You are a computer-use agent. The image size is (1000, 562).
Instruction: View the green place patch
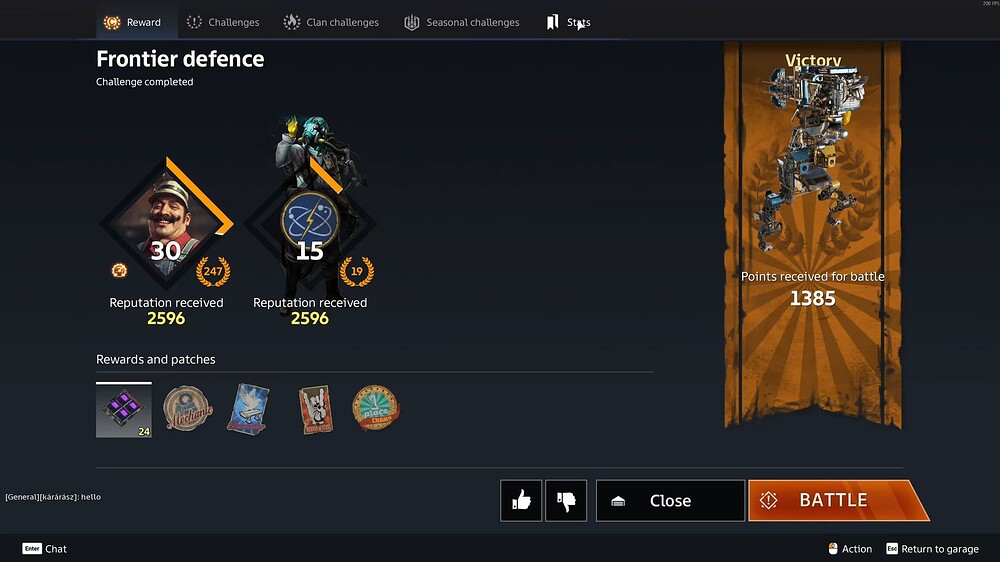click(376, 409)
